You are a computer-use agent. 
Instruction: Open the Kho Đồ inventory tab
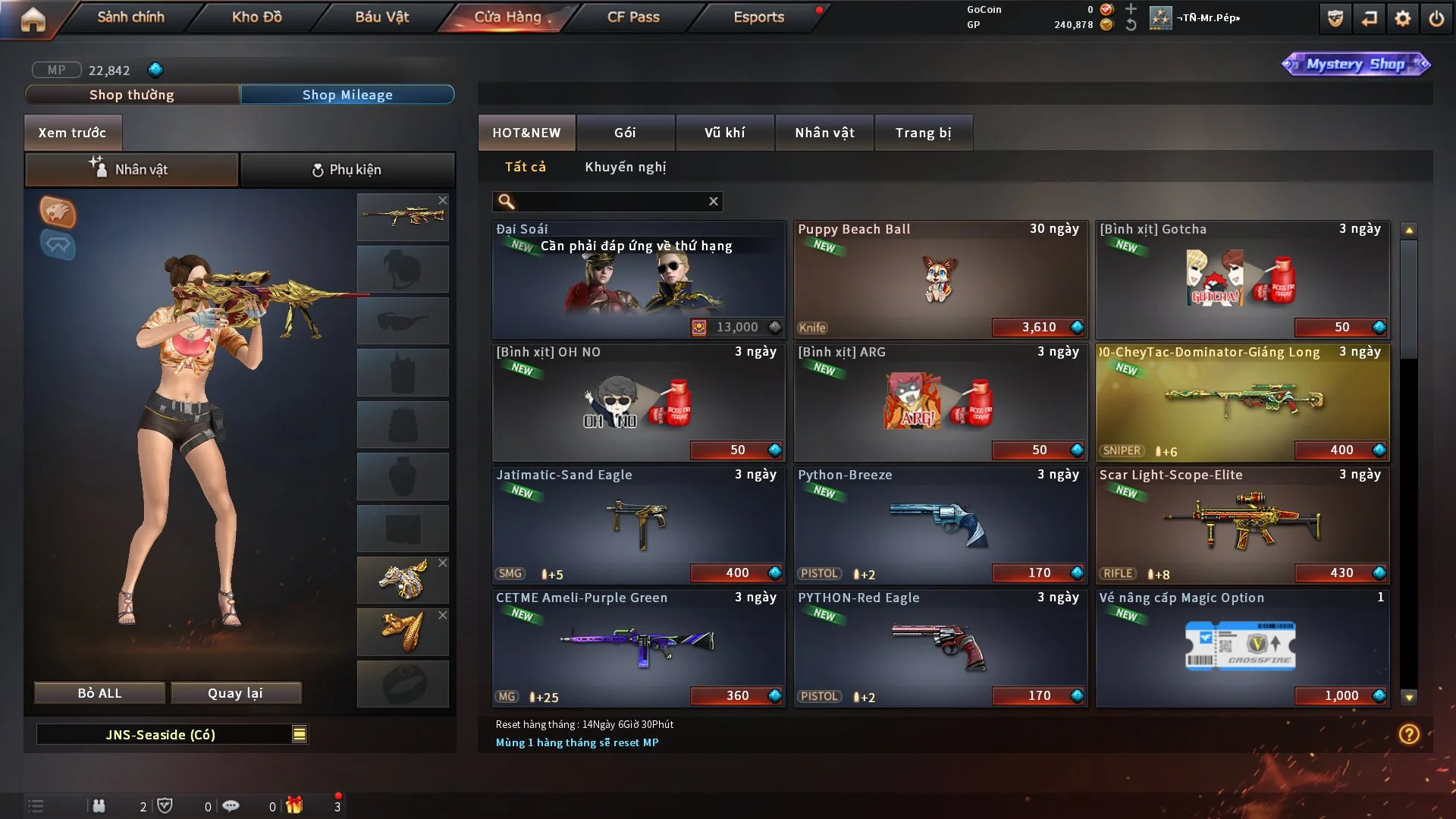point(256,17)
